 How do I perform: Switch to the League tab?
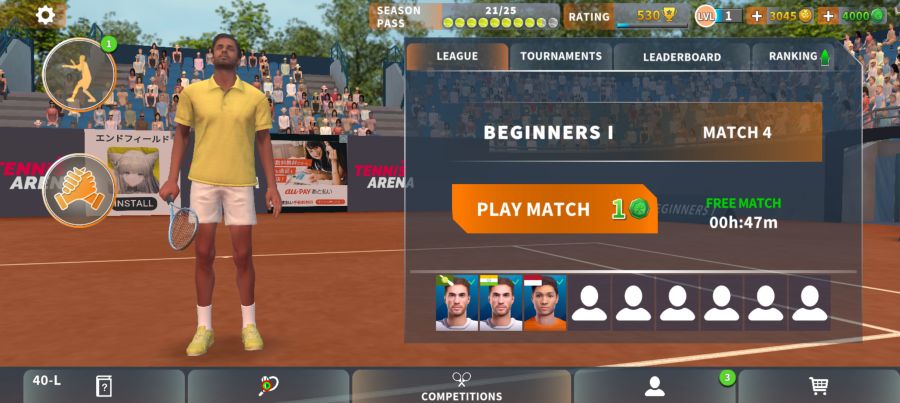pyautogui.click(x=457, y=56)
